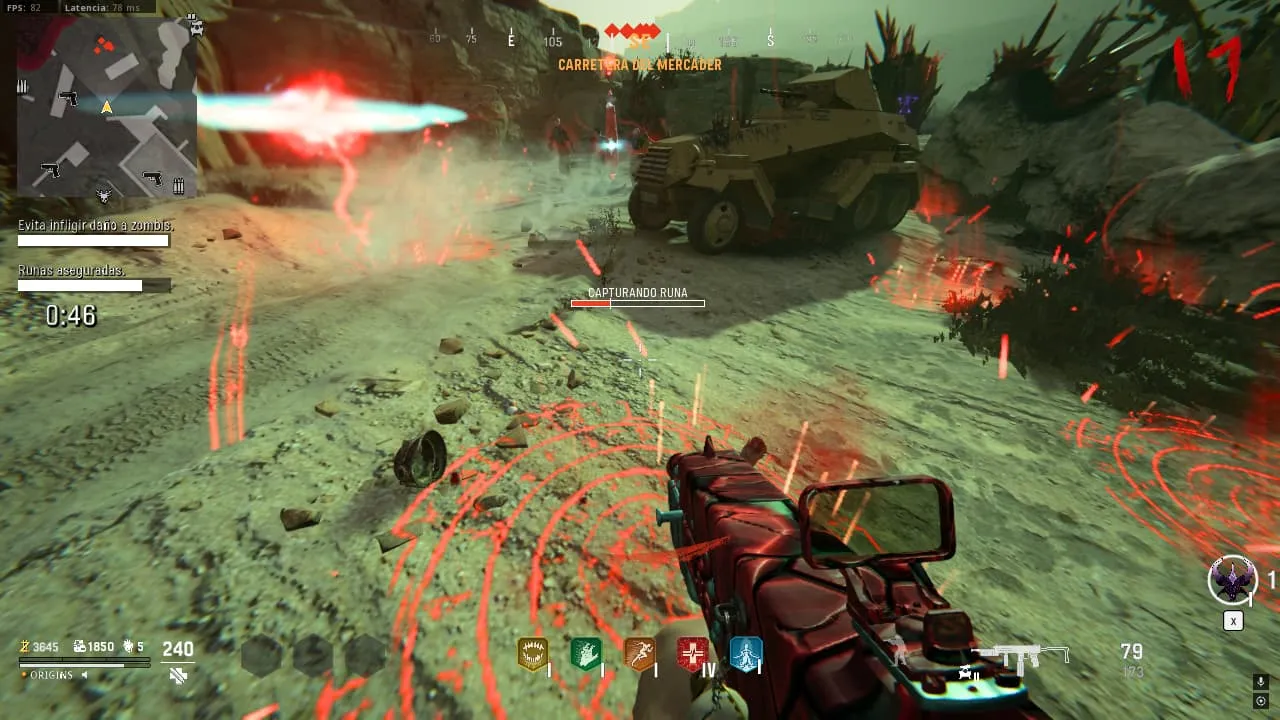1280x720 pixels.
Task: Select the 'Runas aseguradas' objective tracker
Action: point(72,271)
